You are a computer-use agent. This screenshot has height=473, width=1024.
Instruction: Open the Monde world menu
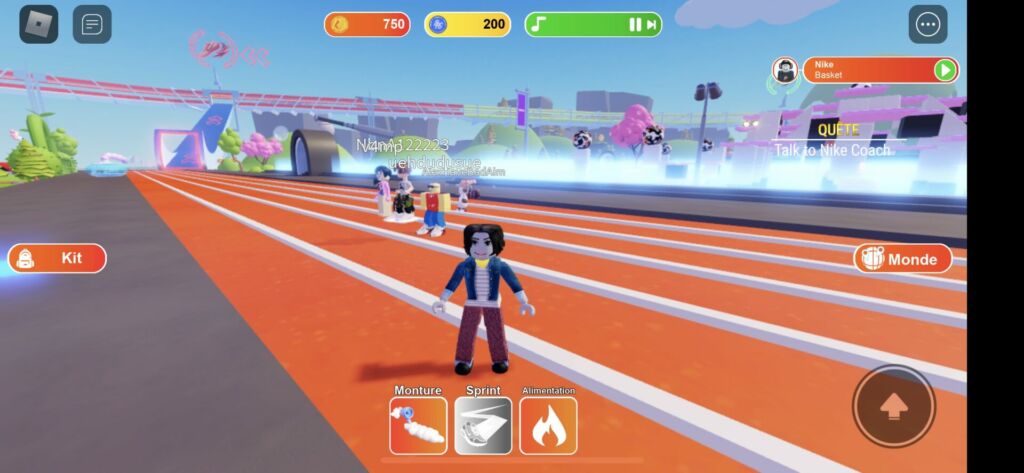[902, 258]
